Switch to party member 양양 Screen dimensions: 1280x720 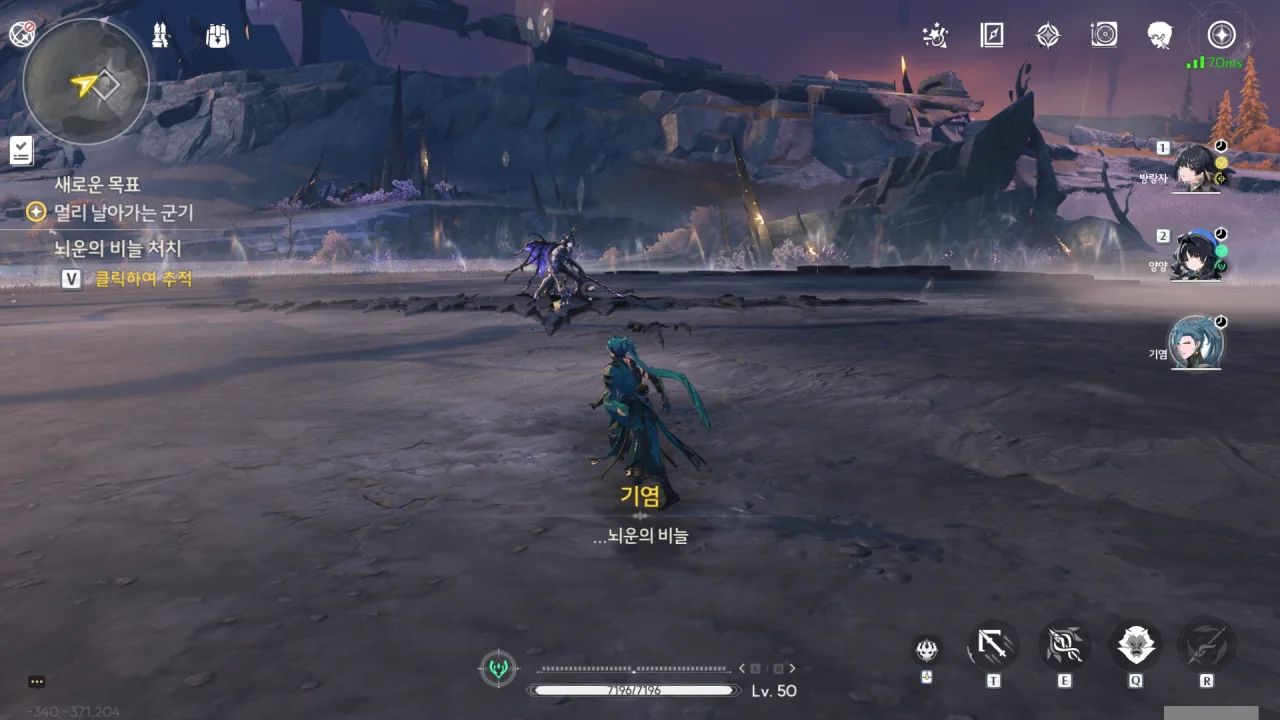[x=1196, y=255]
